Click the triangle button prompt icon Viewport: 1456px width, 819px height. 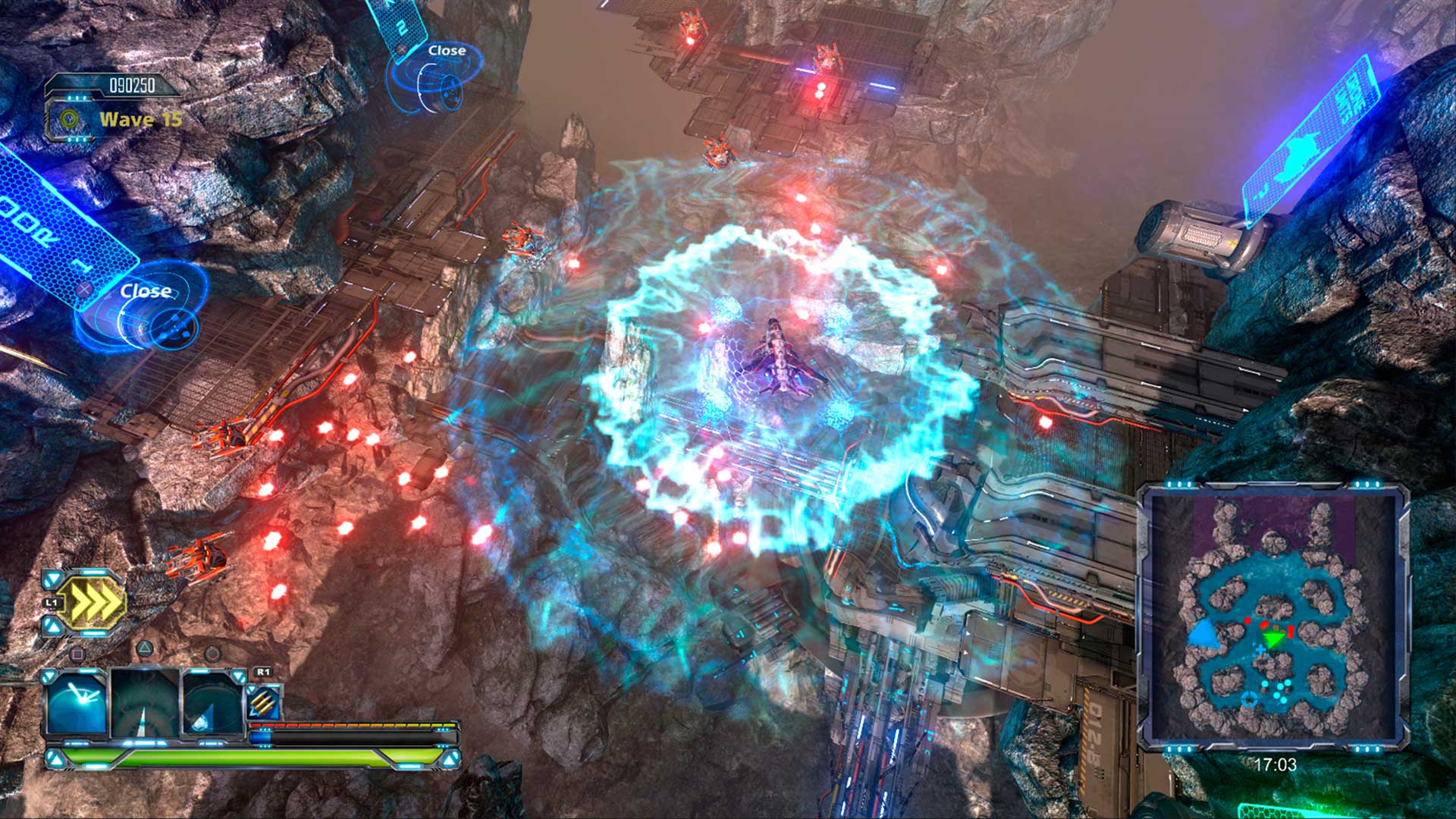coord(145,648)
